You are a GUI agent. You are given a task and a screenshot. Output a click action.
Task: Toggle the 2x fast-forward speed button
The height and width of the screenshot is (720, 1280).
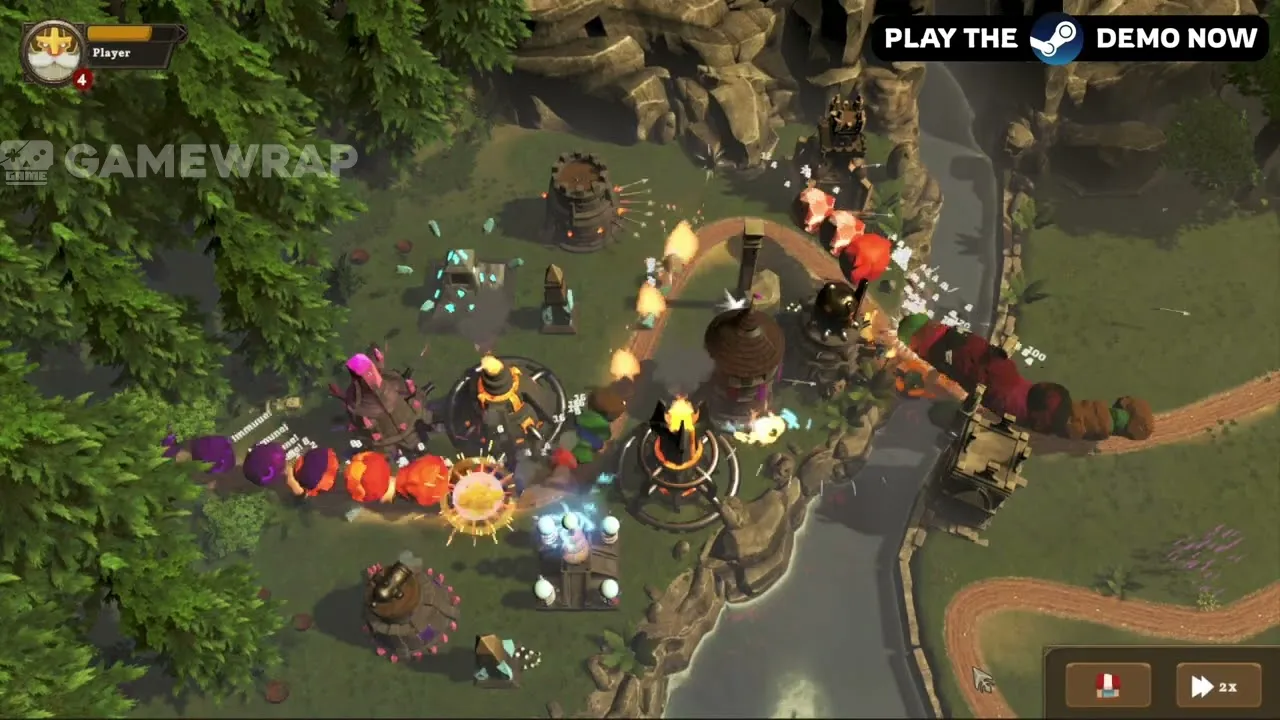pos(1216,686)
